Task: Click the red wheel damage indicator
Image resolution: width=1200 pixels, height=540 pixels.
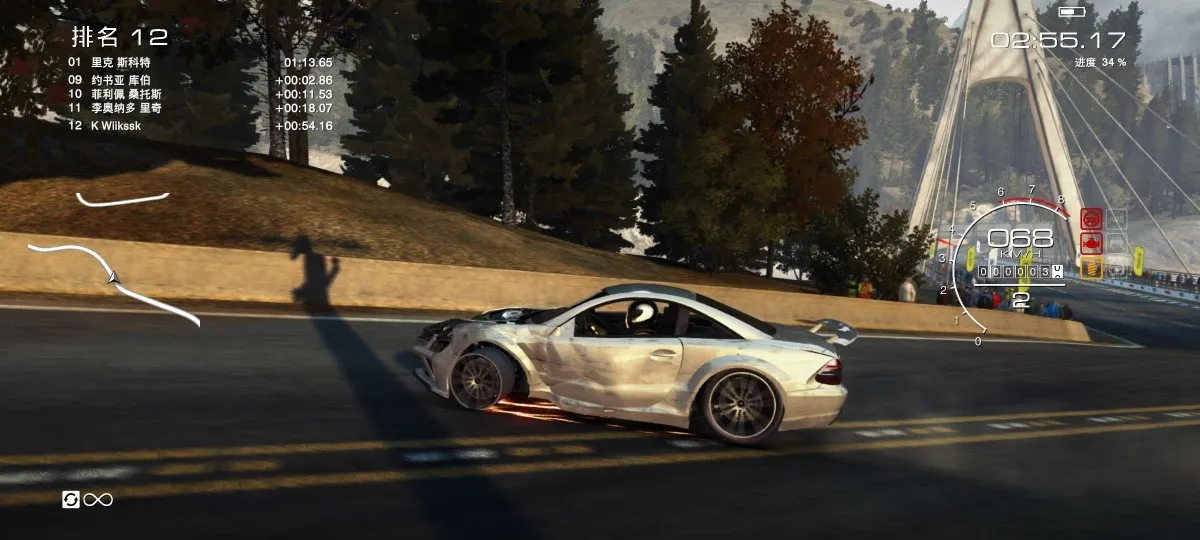Action: 1091,218
